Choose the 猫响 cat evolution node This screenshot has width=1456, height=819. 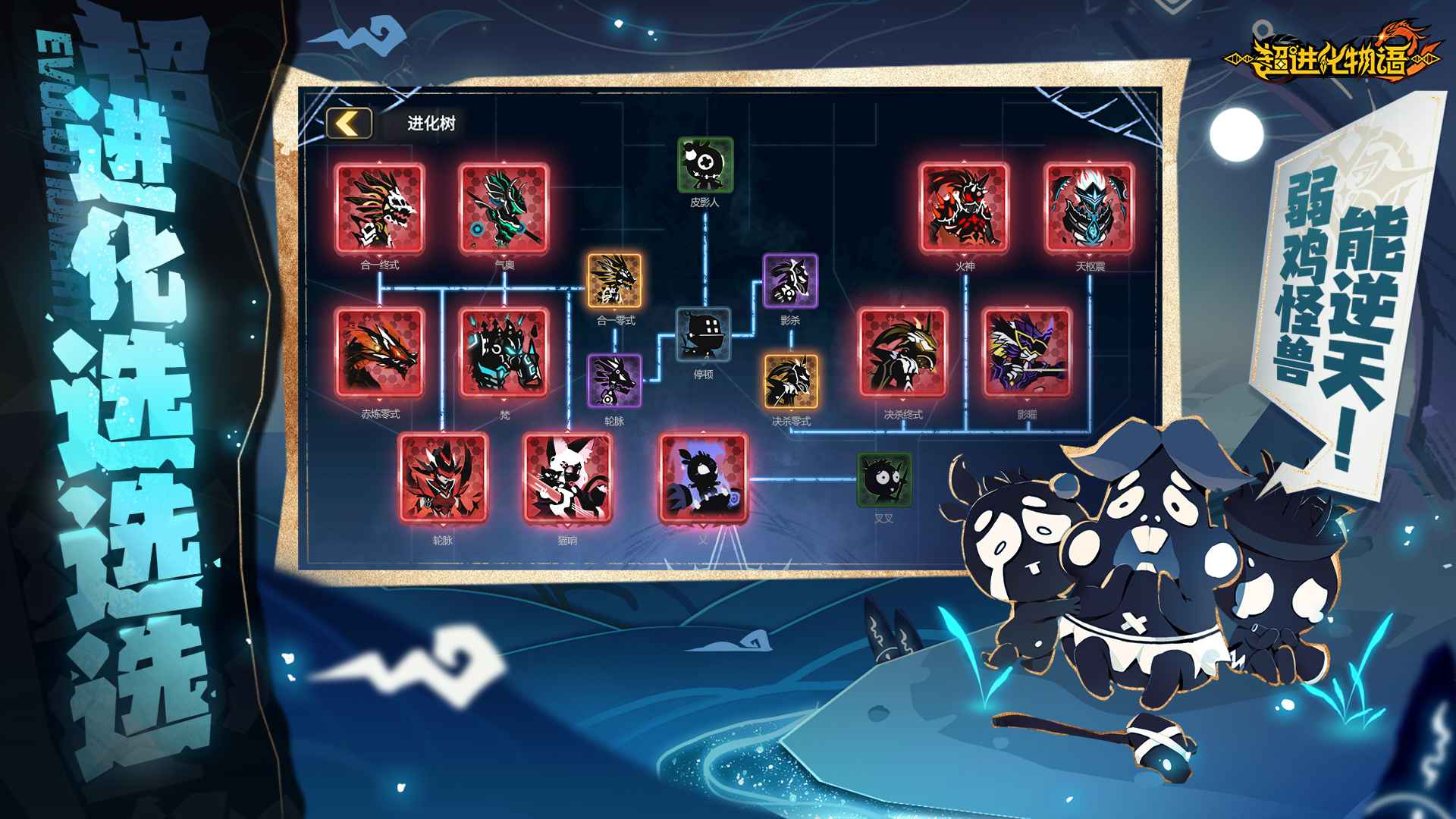click(x=567, y=479)
